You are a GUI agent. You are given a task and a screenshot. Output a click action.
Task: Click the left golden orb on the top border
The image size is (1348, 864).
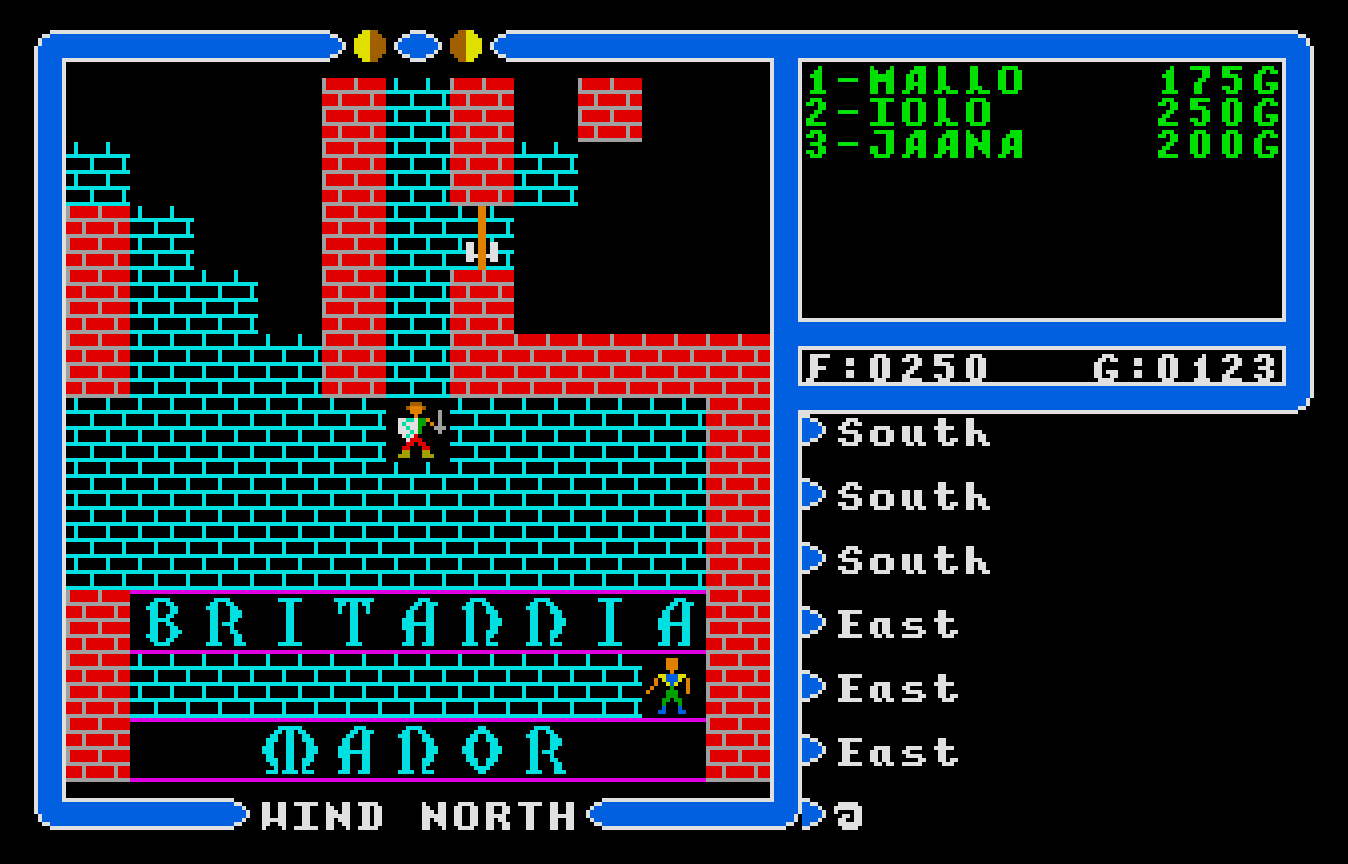tap(370, 43)
